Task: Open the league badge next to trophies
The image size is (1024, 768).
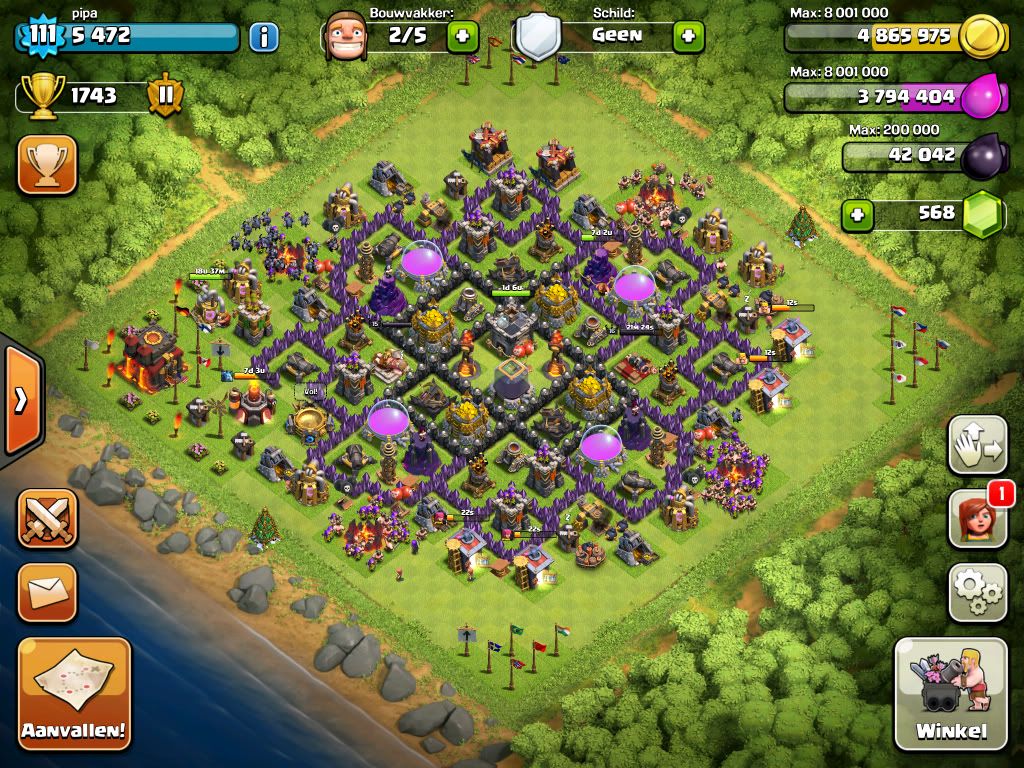Action: tap(165, 96)
